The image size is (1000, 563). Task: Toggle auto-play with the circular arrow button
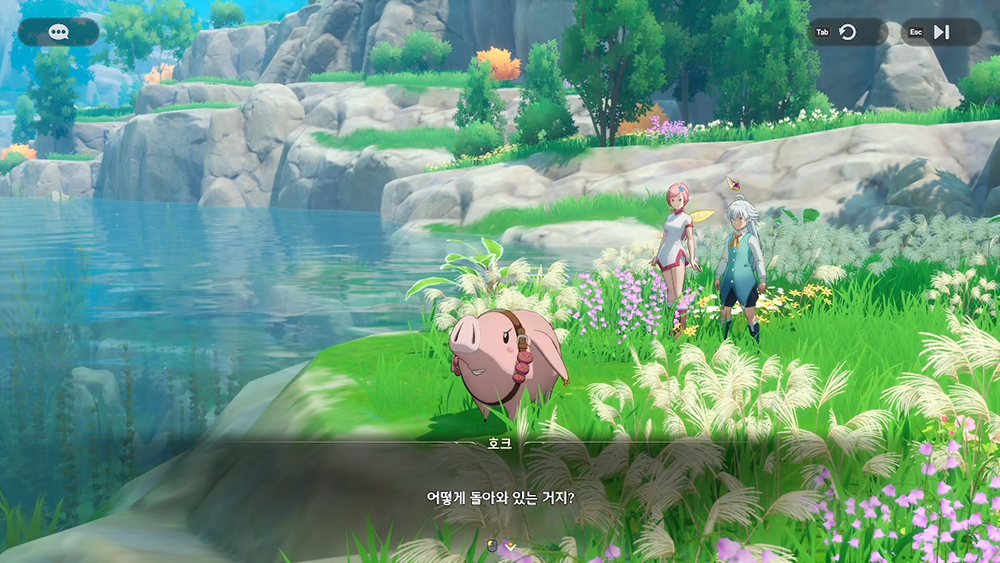coord(848,32)
